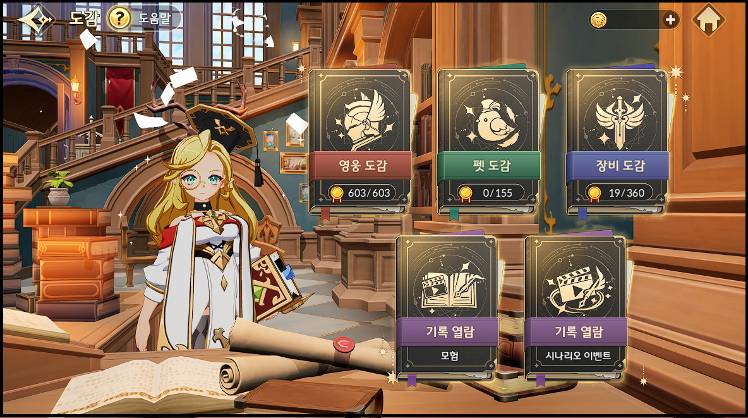Open the 기록 열람 모험 book
Image resolution: width=748 pixels, height=418 pixels.
(447, 307)
